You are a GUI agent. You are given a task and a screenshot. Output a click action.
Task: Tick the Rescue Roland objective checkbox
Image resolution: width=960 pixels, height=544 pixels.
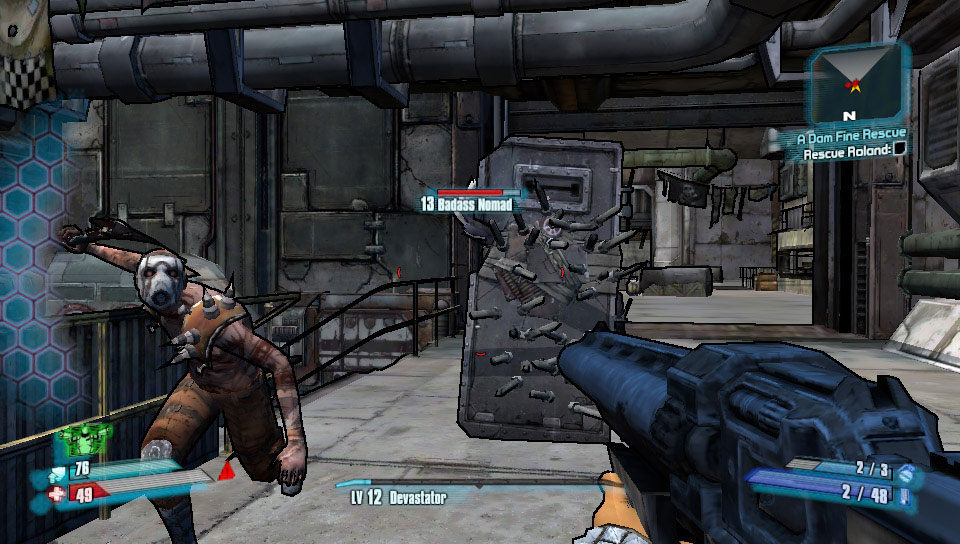pos(900,150)
